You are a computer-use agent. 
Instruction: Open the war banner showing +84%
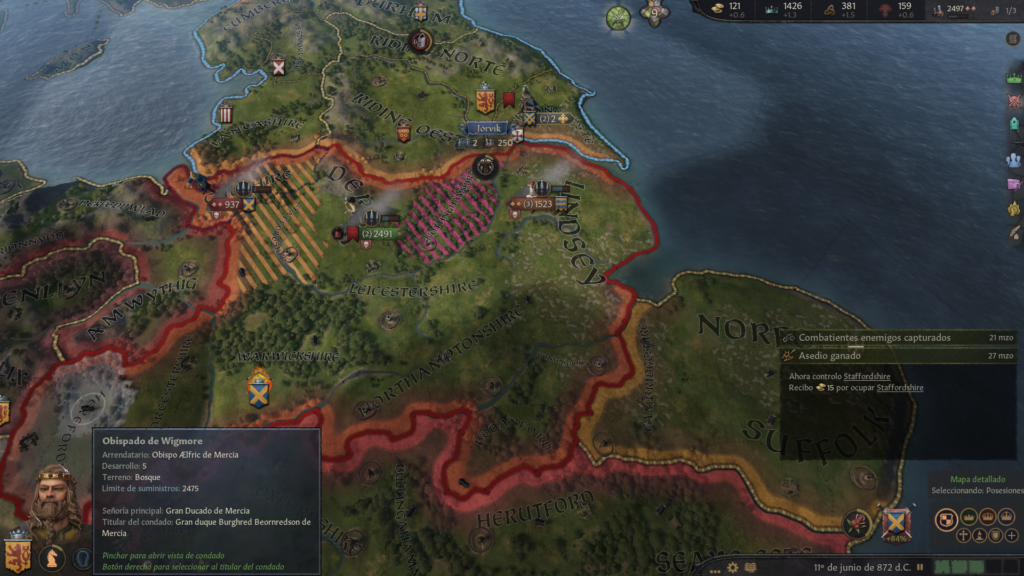(x=896, y=524)
